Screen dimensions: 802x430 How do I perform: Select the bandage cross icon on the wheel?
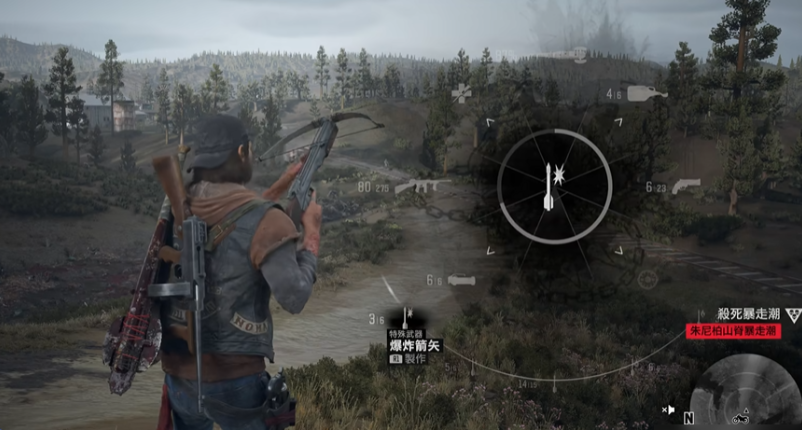tap(461, 93)
